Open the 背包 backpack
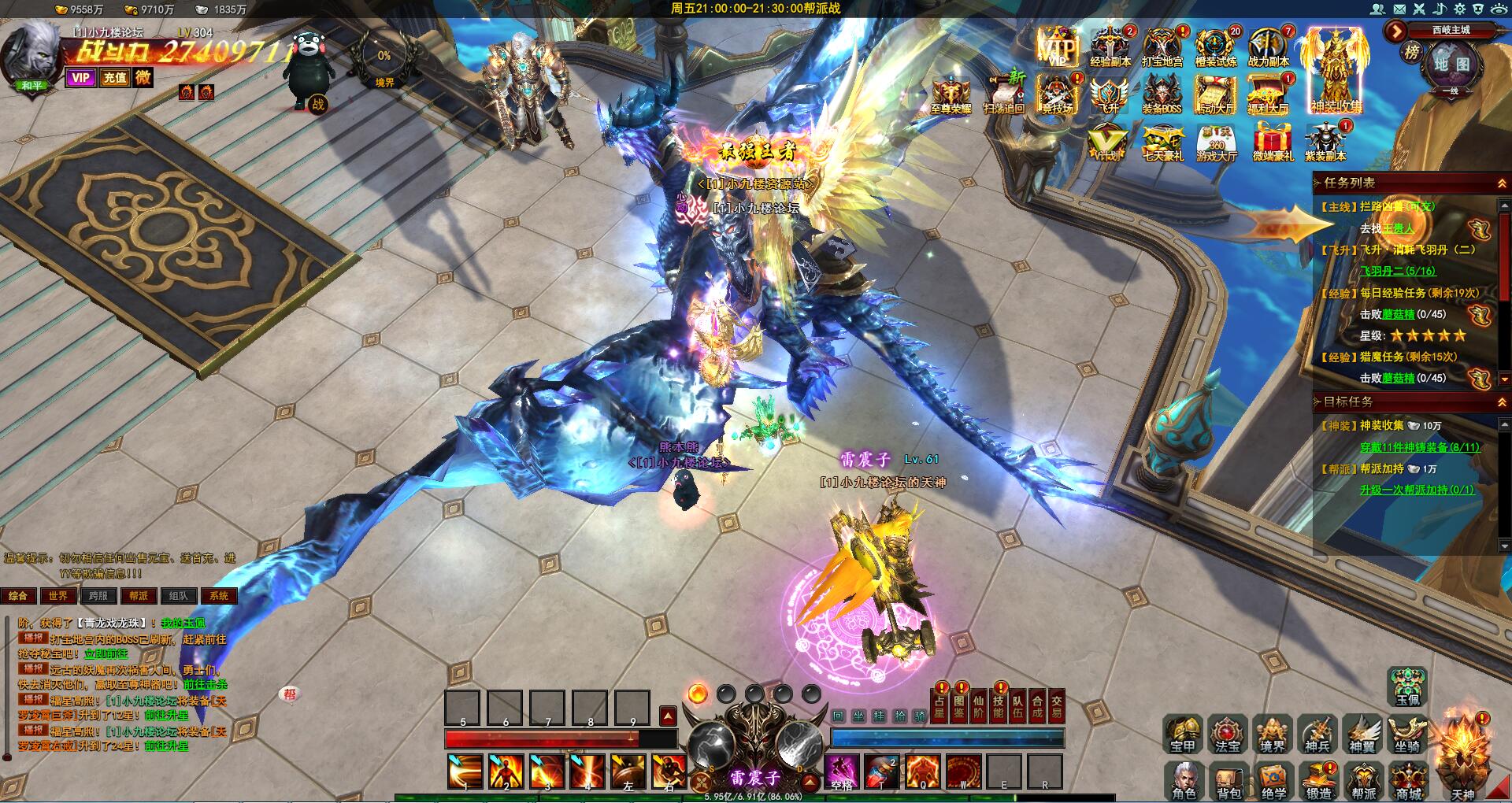Viewport: 1512px width, 803px height. [1228, 779]
